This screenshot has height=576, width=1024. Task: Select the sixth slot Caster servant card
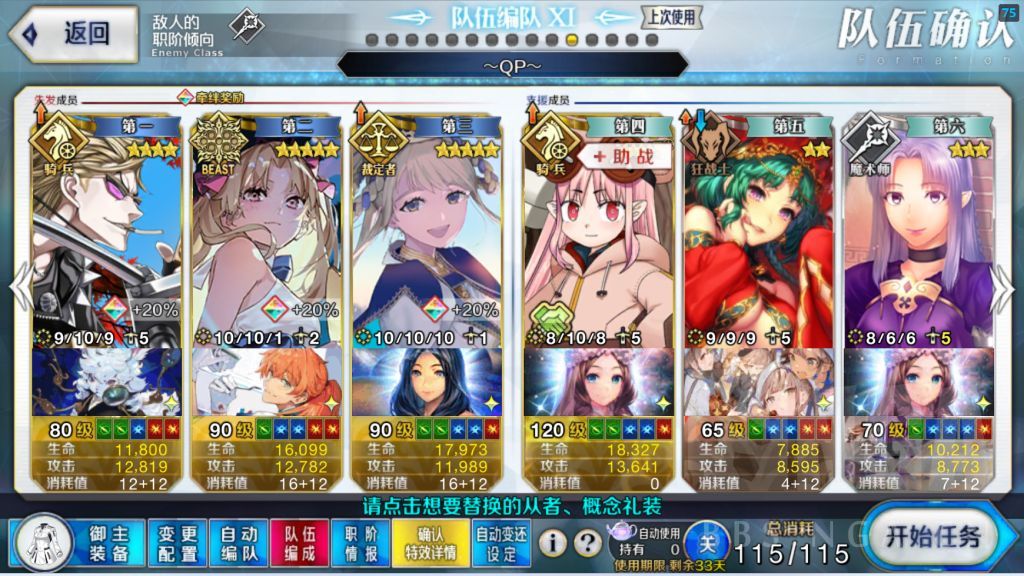(x=918, y=240)
